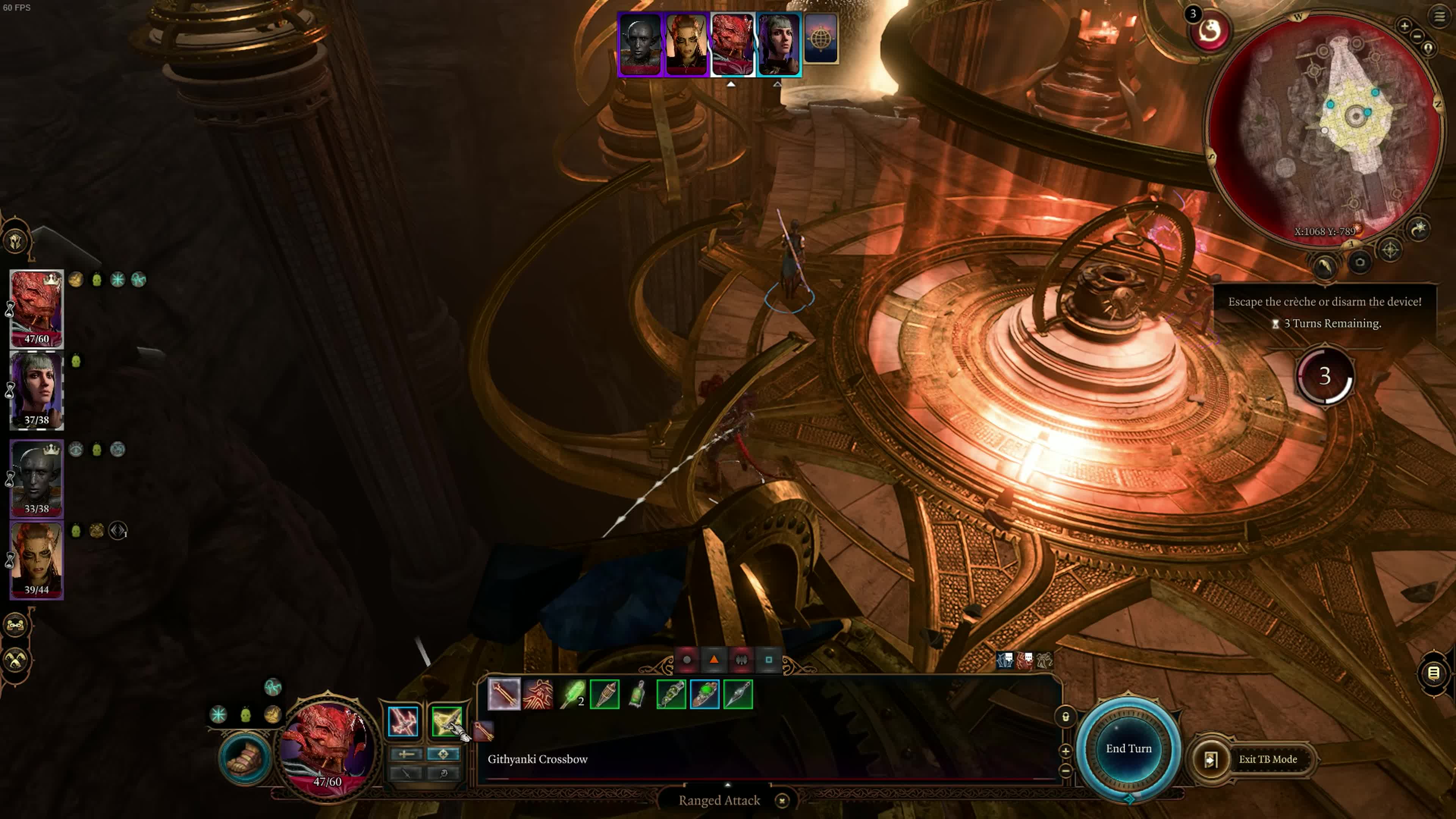
Task: Zoom out on the minimap
Action: pyautogui.click(x=1417, y=36)
